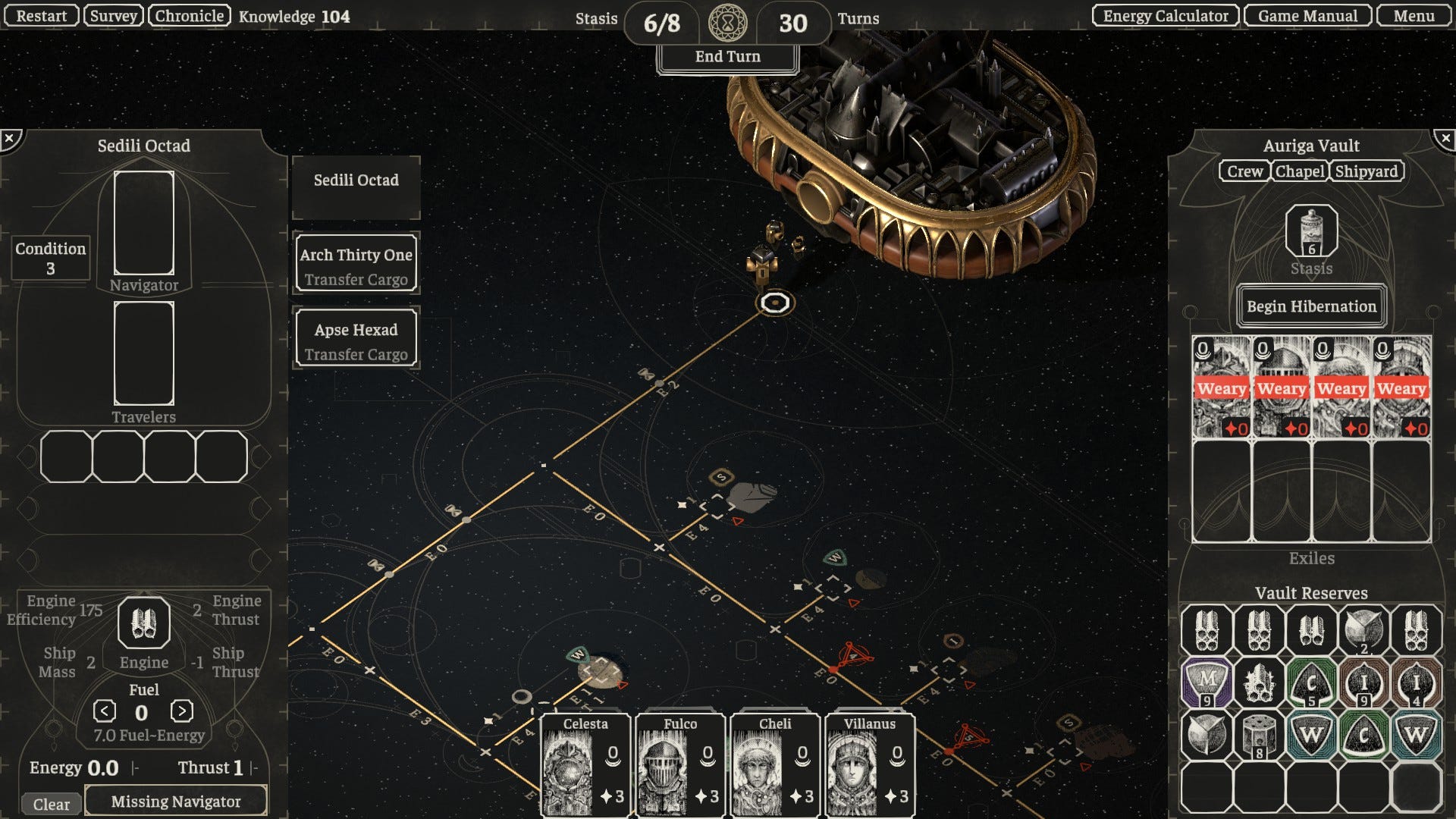The width and height of the screenshot is (1456, 819).
Task: End the current turn
Action: click(x=727, y=57)
